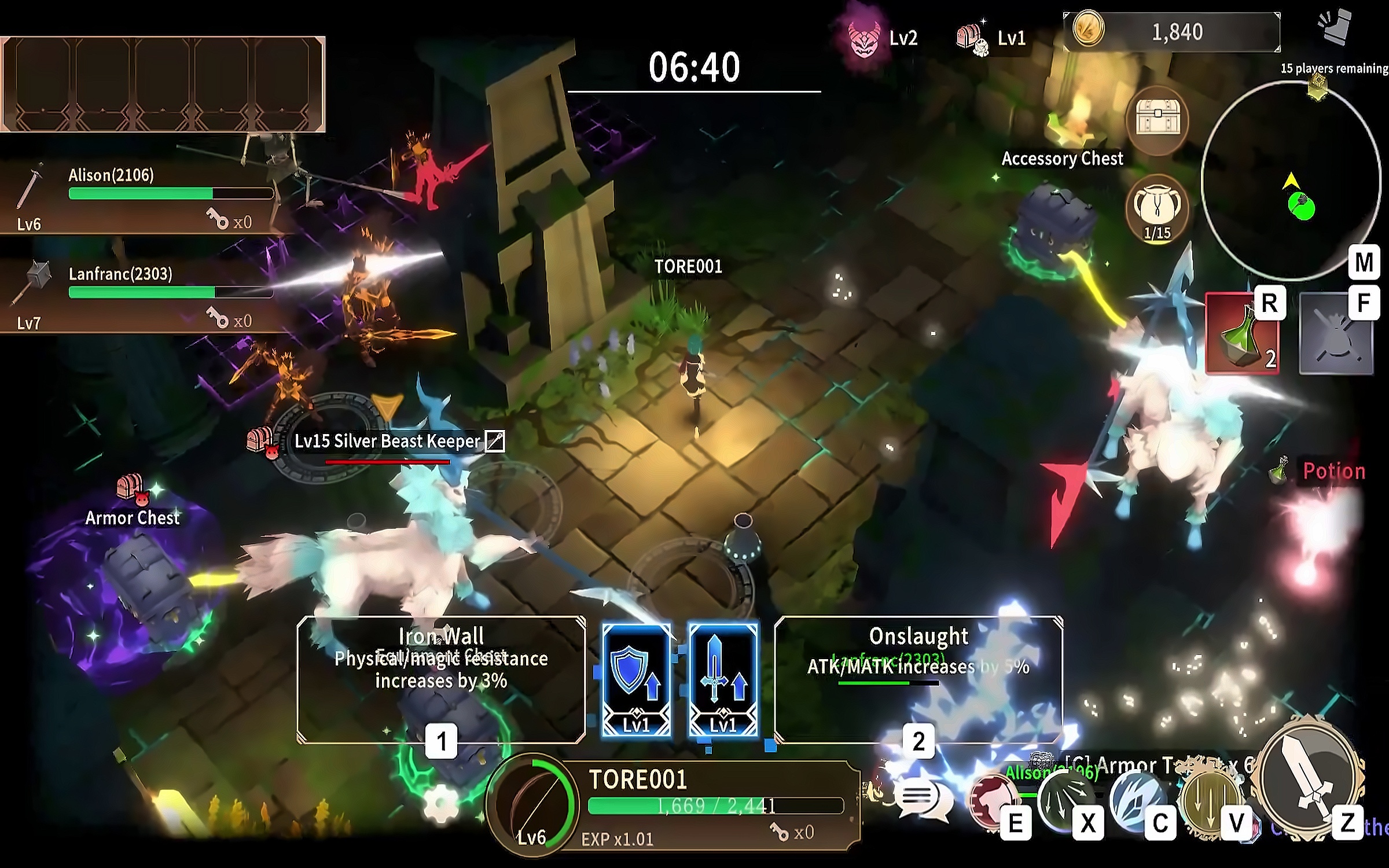Open settings with the gear icon
1389x868 pixels.
[x=441, y=803]
